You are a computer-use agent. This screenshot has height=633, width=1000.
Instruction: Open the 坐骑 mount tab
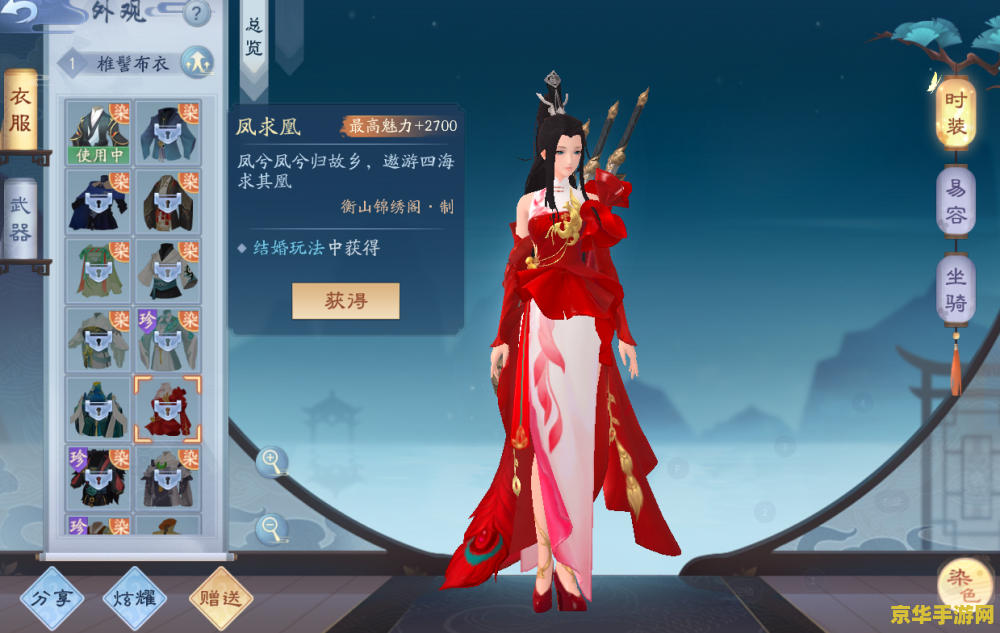coord(955,289)
